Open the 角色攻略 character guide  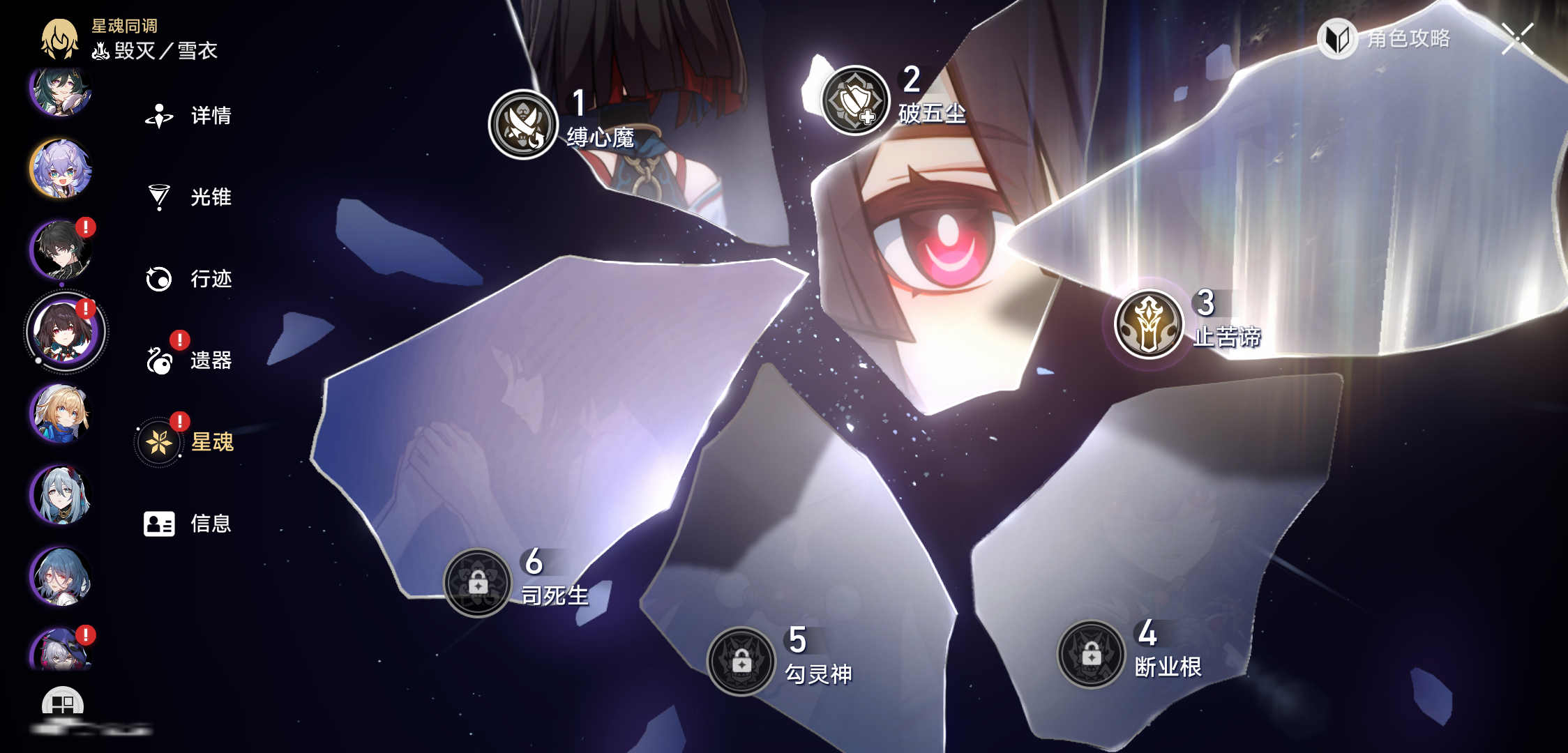pos(1385,39)
